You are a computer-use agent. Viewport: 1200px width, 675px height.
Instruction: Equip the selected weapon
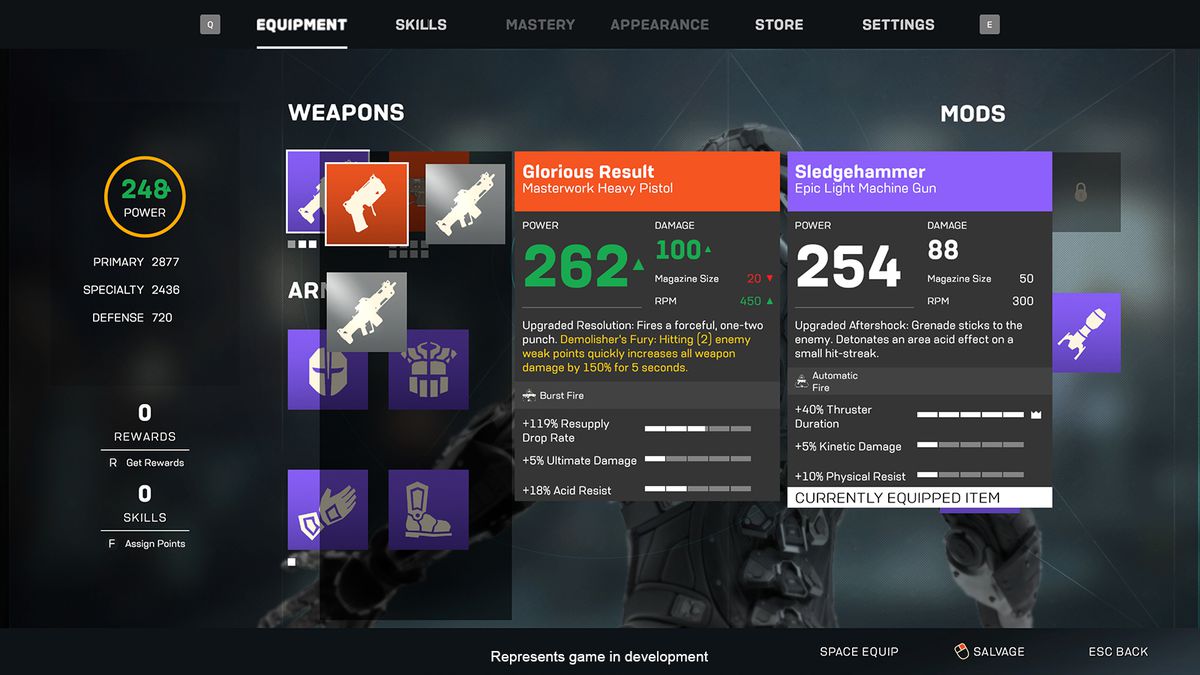[x=859, y=652]
